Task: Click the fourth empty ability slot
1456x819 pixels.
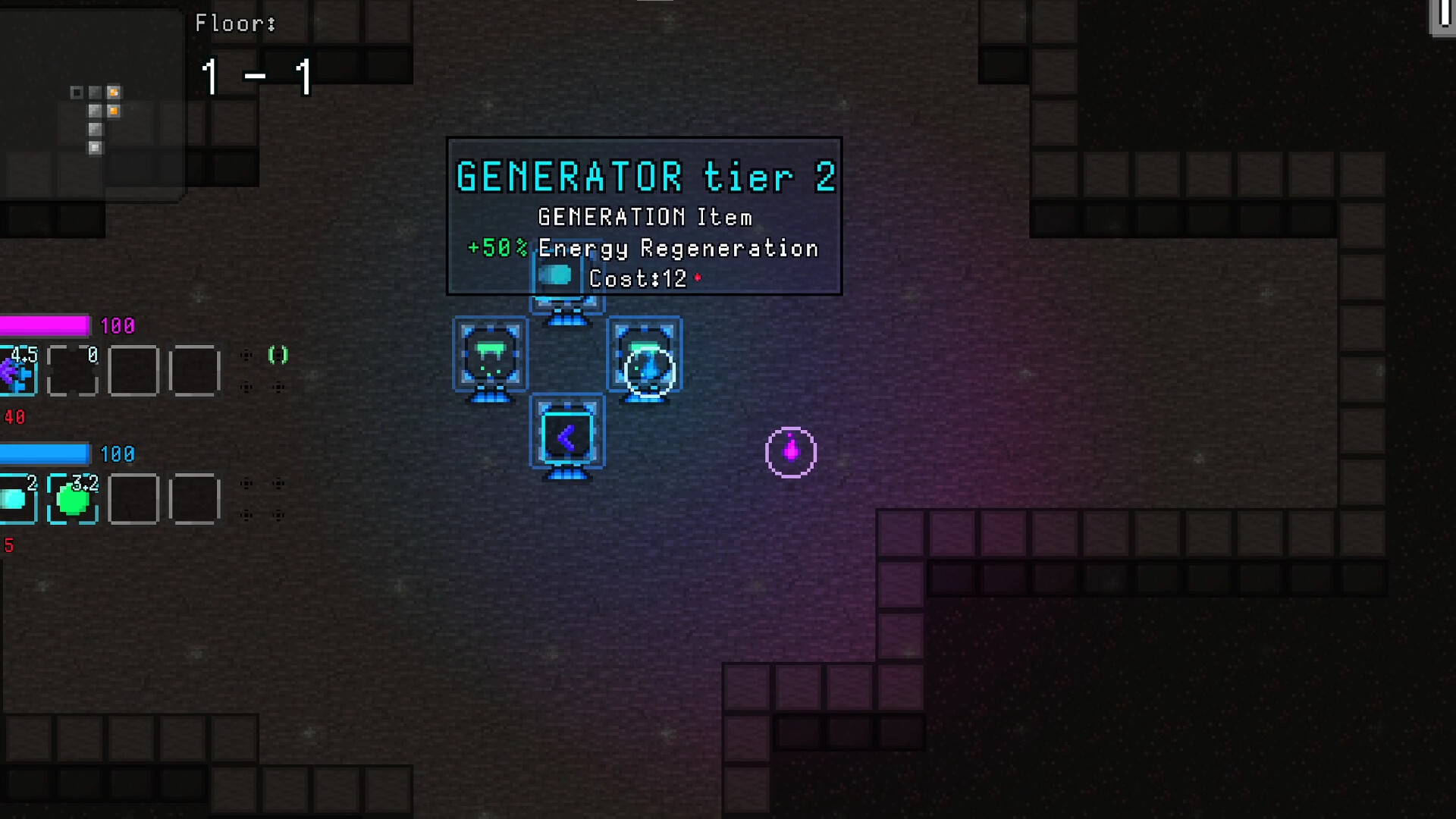Action: [196, 500]
